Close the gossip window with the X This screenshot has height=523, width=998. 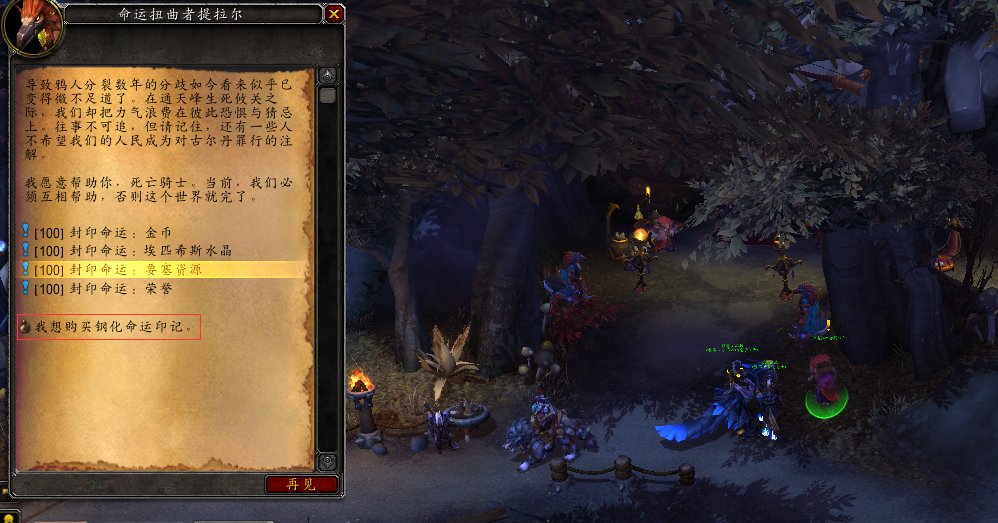334,14
